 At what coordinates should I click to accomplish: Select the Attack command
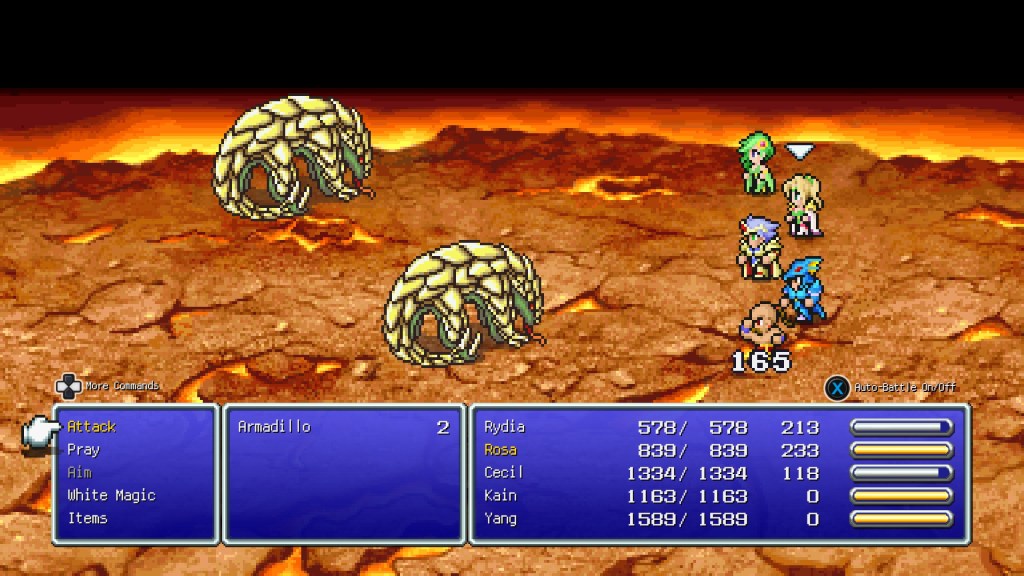91,427
